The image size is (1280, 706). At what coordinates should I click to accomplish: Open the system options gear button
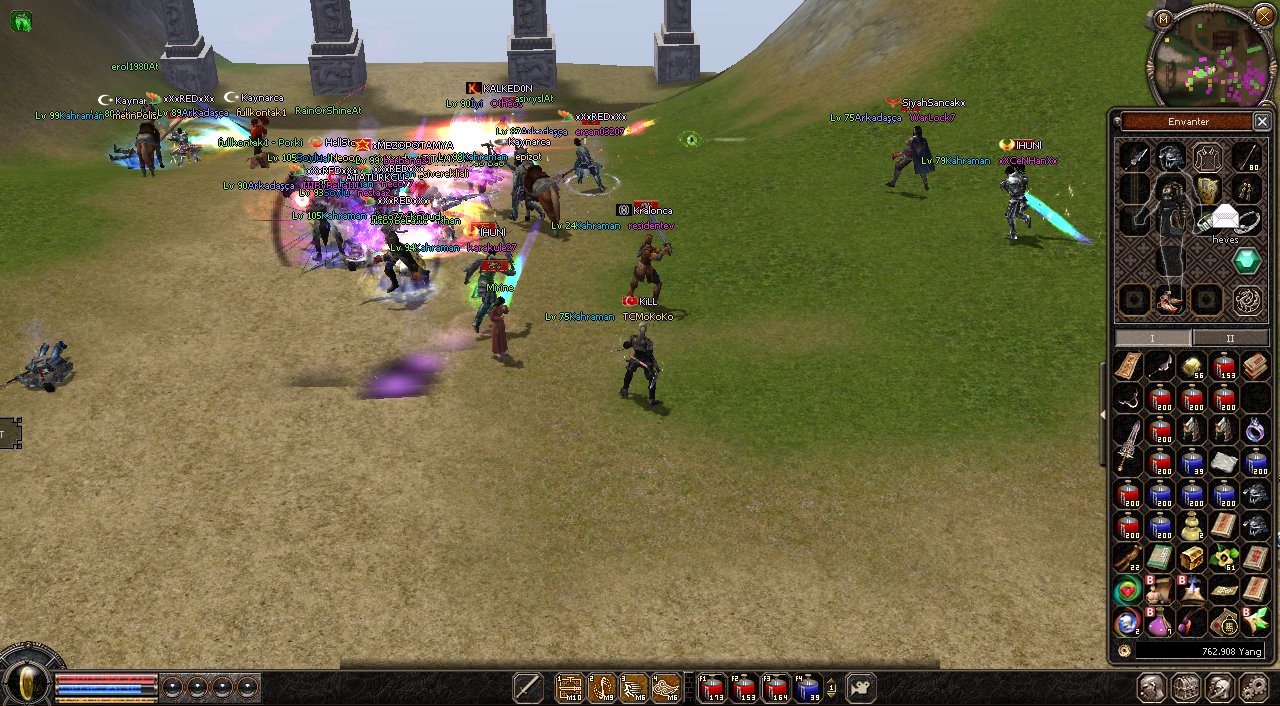click(1253, 688)
